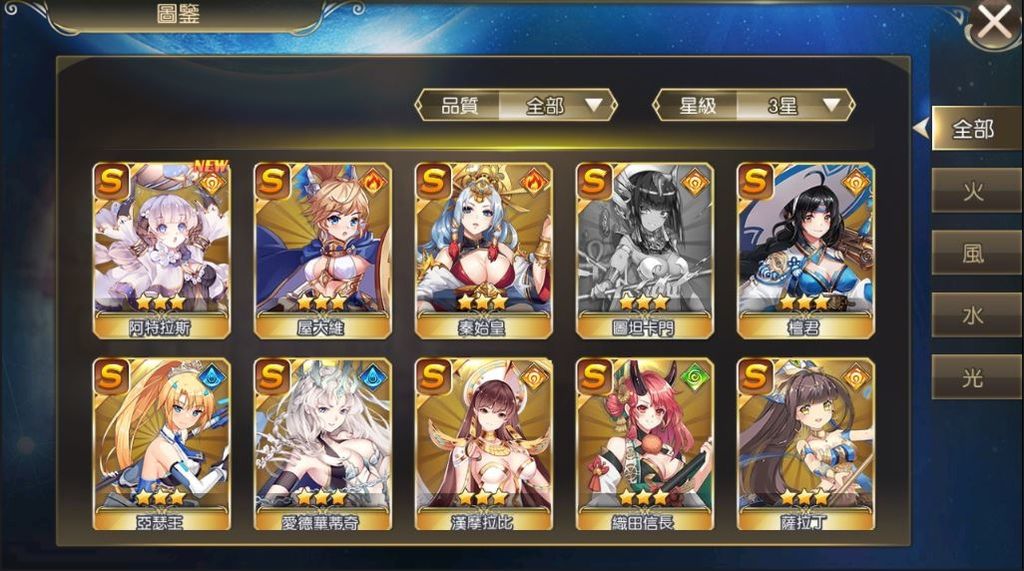
Task: Pick the 織田信長 character card
Action: point(644,444)
